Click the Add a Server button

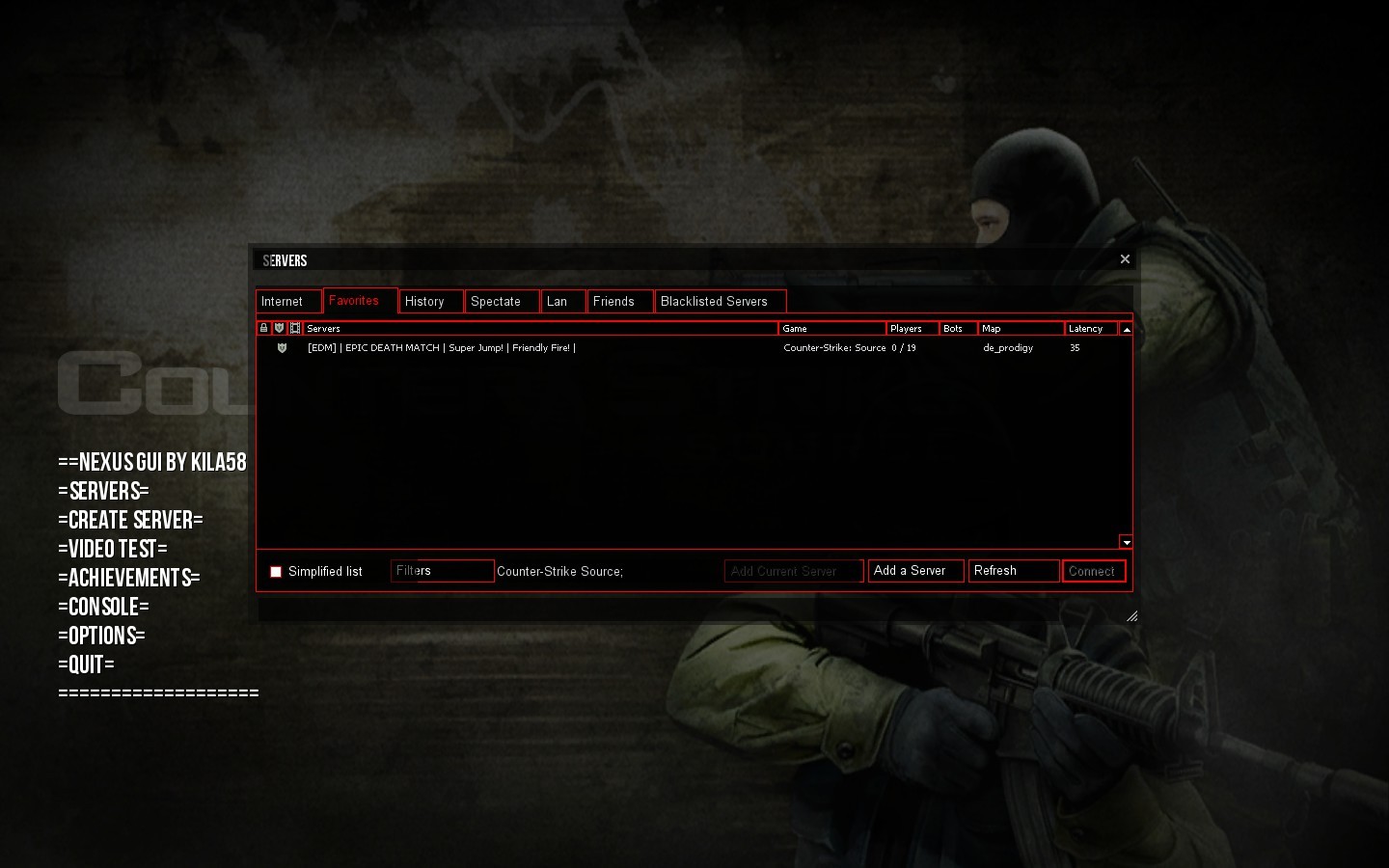click(912, 570)
